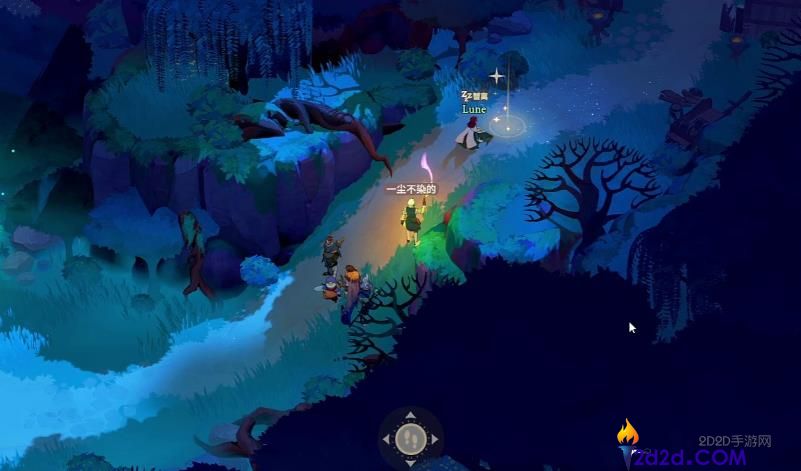Choose the right arrow on the movement pad
Screen dimensions: 801x471
[435, 439]
